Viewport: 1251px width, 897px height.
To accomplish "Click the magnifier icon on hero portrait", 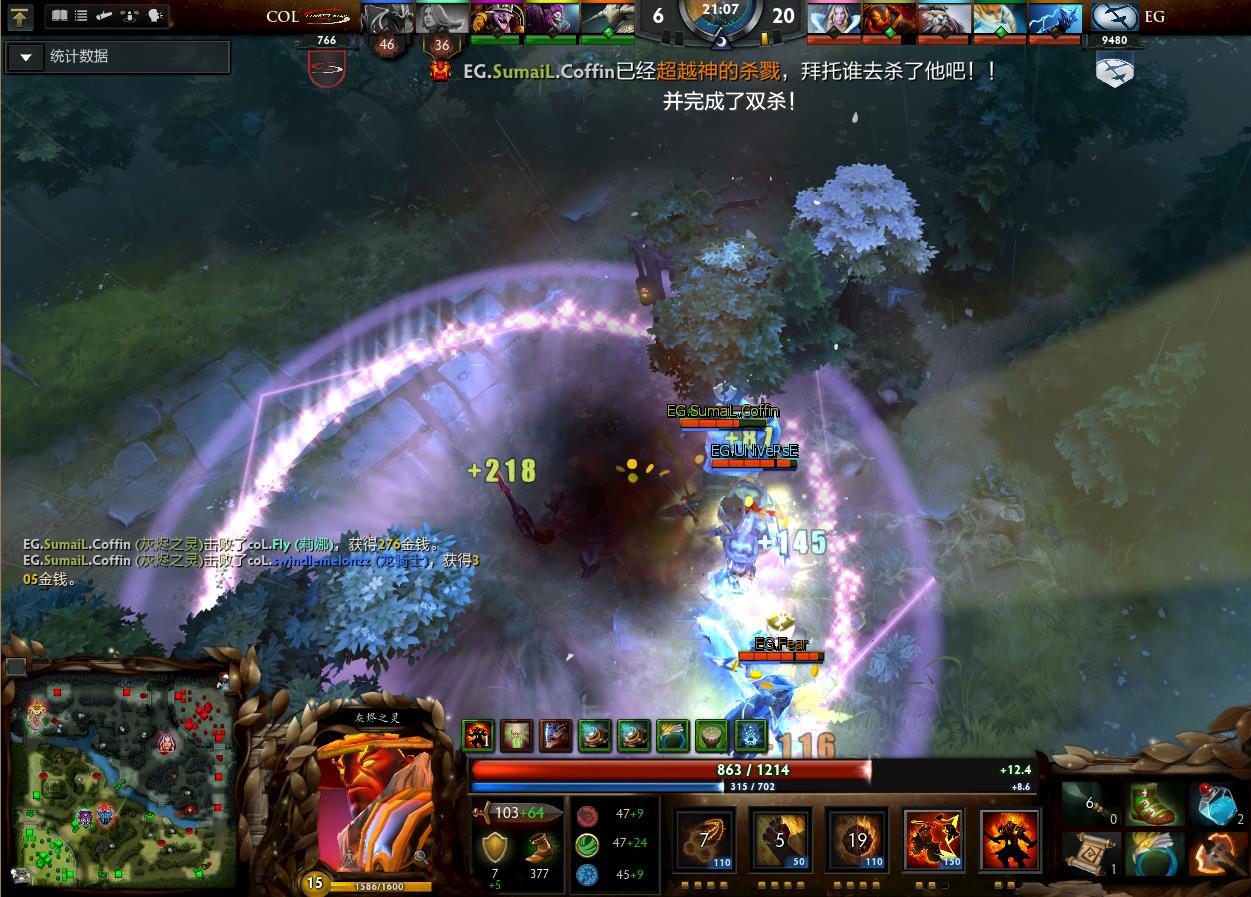I will coord(421,856).
